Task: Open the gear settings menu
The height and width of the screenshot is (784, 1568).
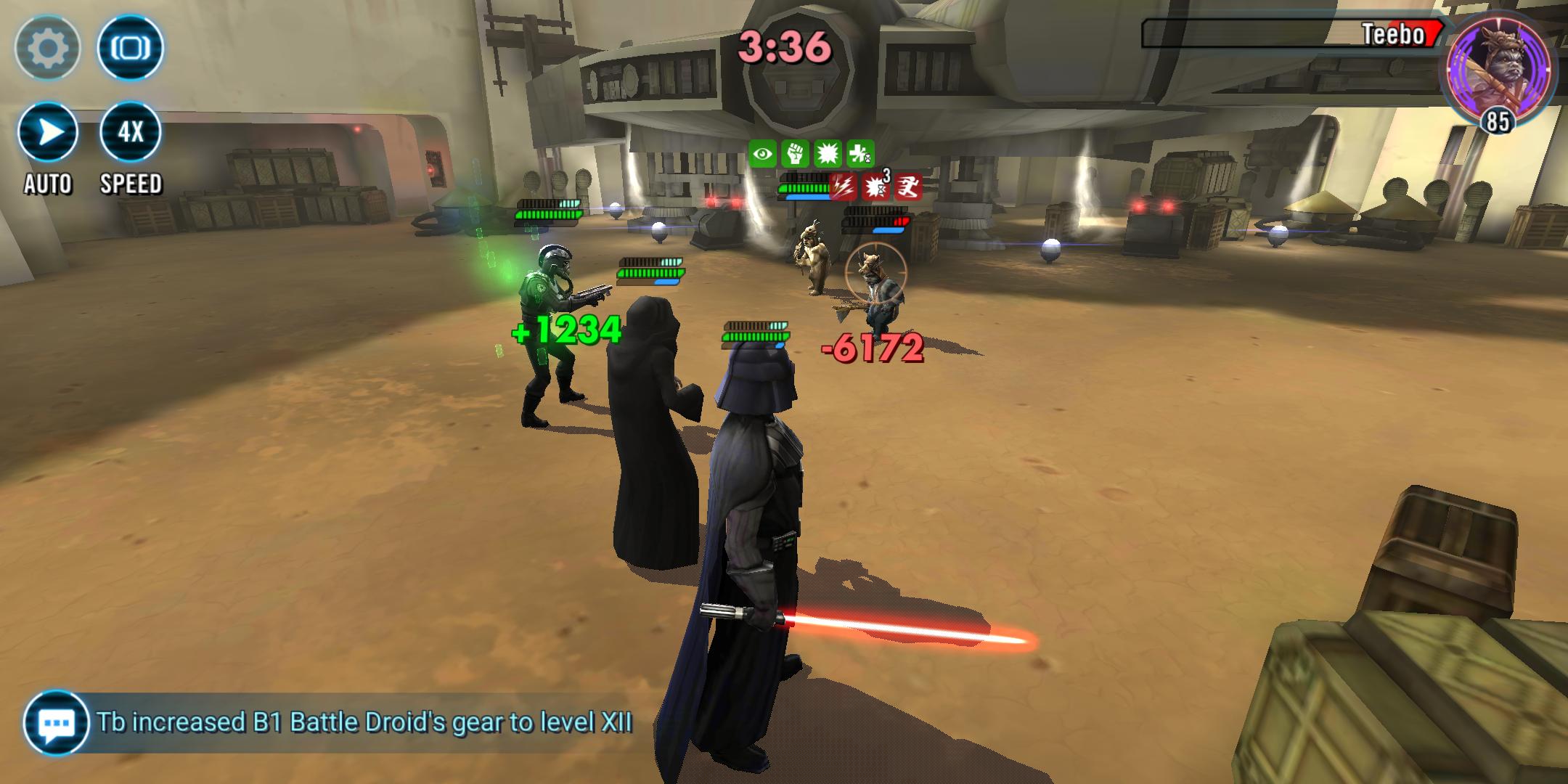Action: tap(48, 48)
